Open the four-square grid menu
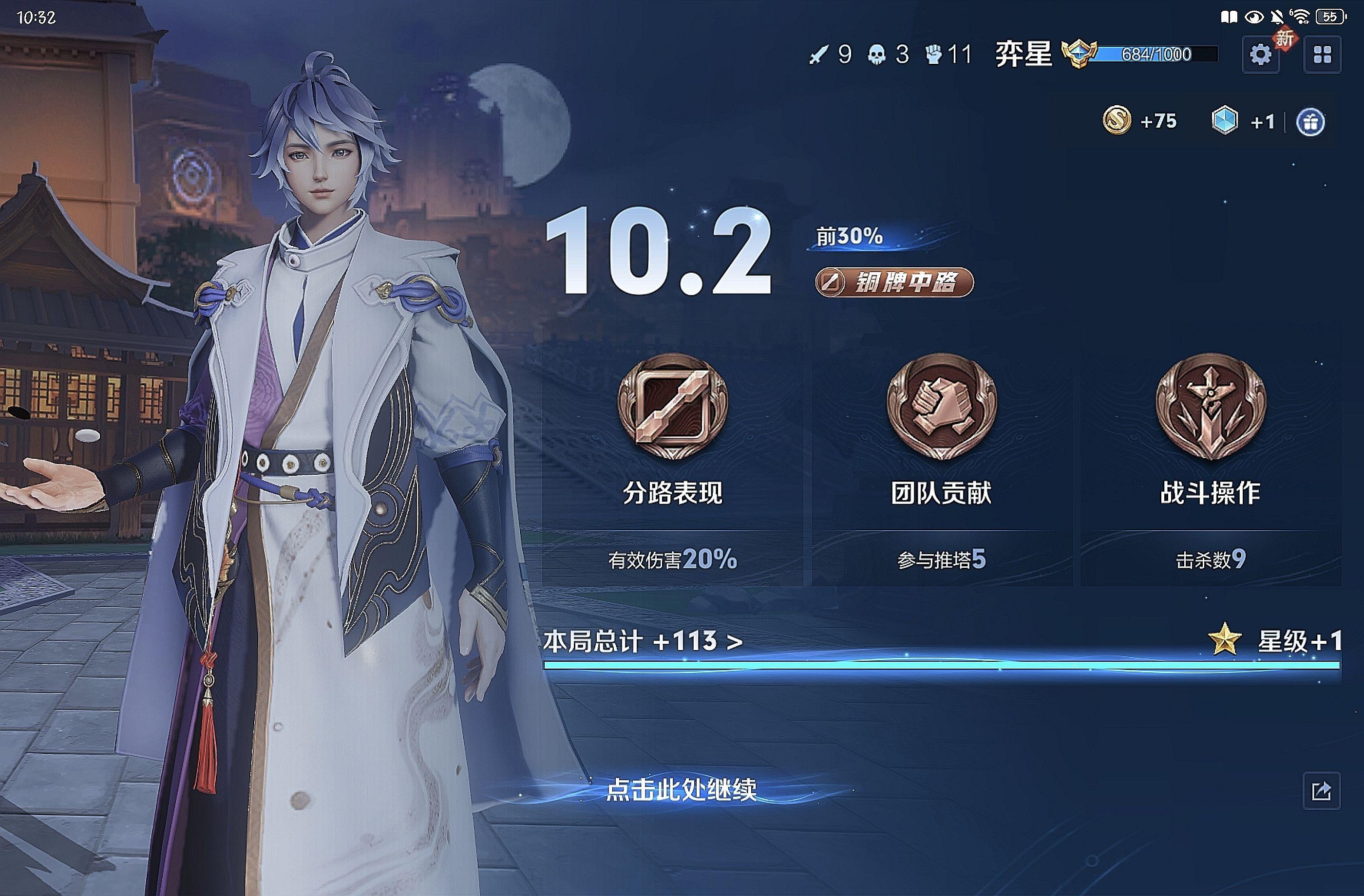 [1322, 55]
